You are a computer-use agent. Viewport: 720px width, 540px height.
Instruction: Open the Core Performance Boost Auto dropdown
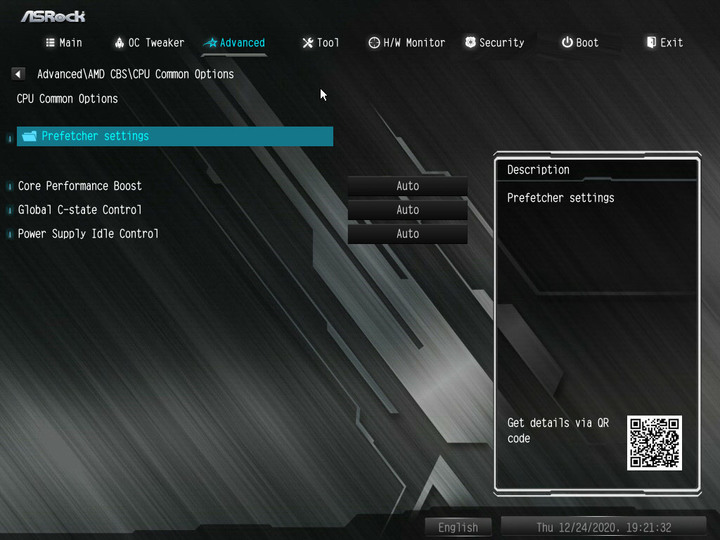pyautogui.click(x=407, y=186)
